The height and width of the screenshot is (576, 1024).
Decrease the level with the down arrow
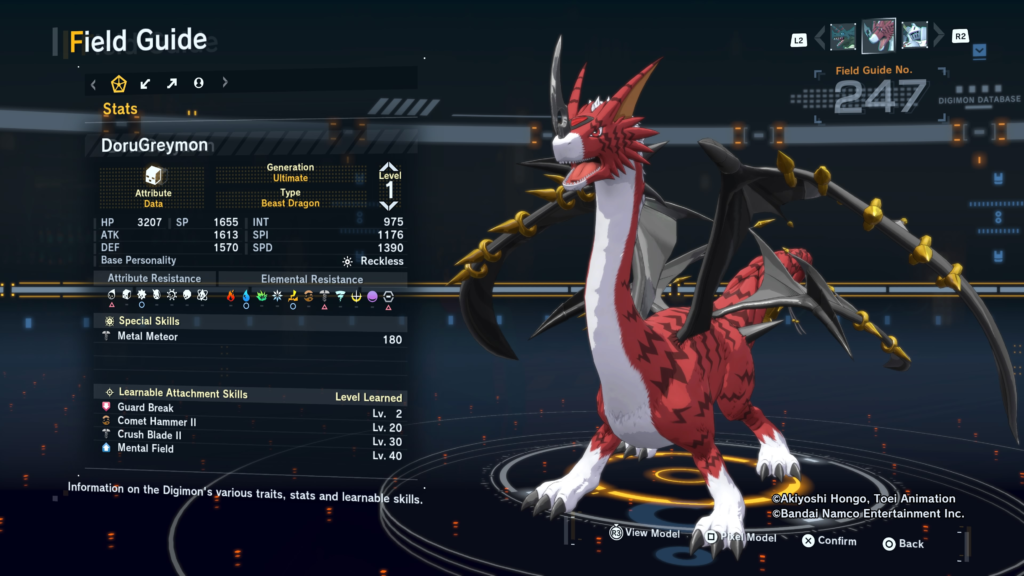point(389,204)
